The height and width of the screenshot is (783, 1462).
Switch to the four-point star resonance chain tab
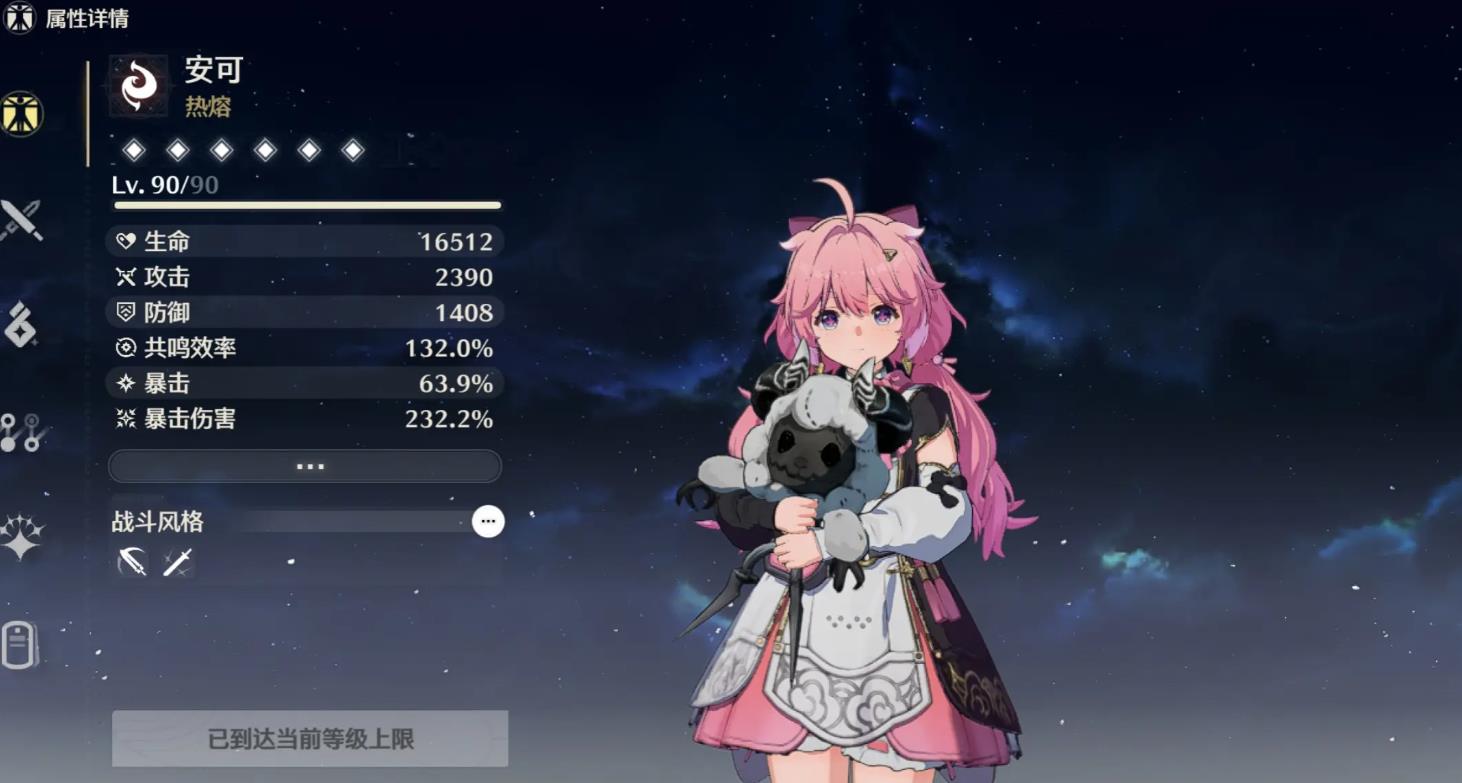point(21,537)
